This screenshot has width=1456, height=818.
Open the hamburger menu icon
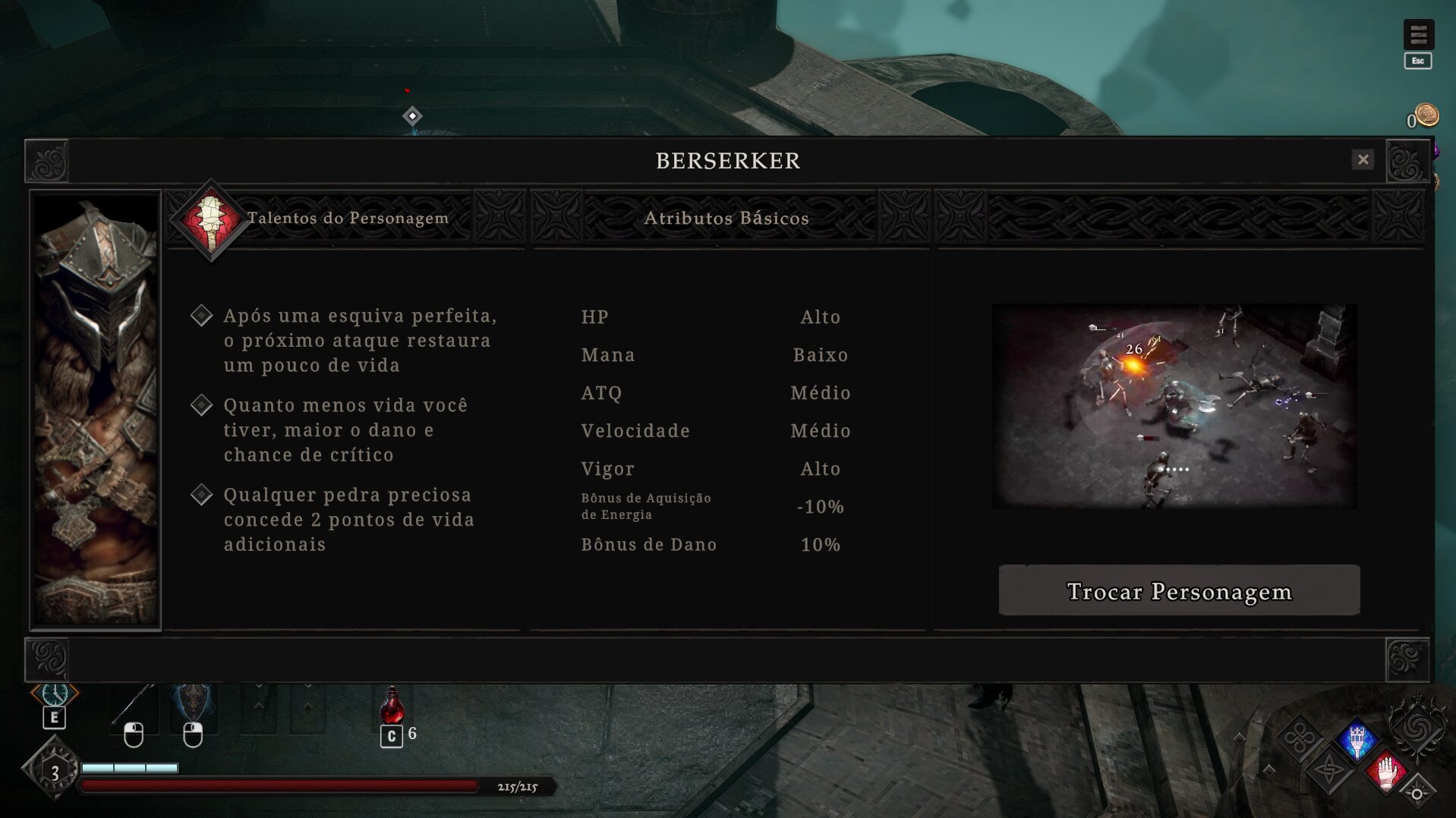tap(1417, 35)
